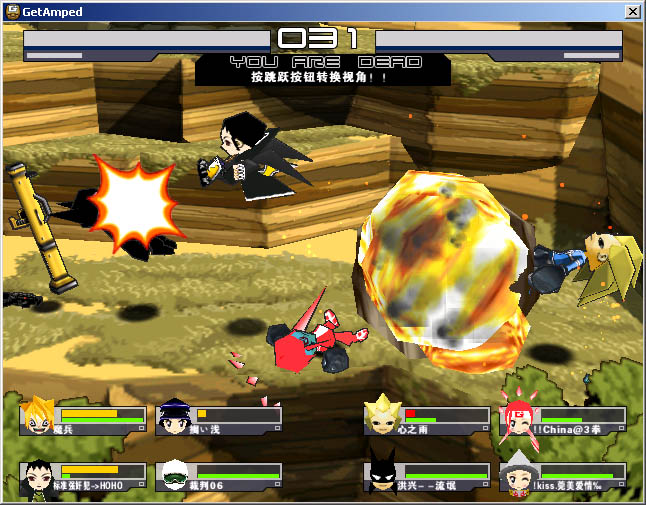Viewport: 646px width, 505px height.
Task: Select the Batman-masked player portrait
Action: click(x=382, y=476)
